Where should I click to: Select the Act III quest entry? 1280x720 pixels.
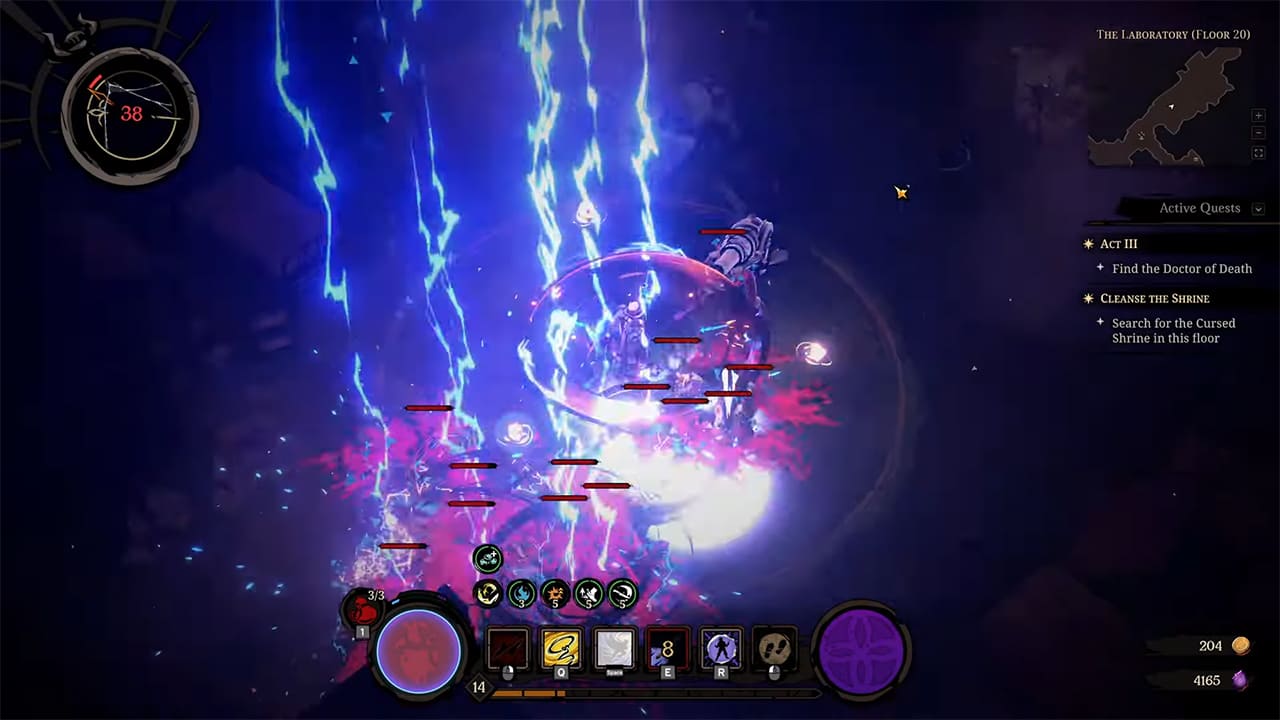pos(1119,244)
